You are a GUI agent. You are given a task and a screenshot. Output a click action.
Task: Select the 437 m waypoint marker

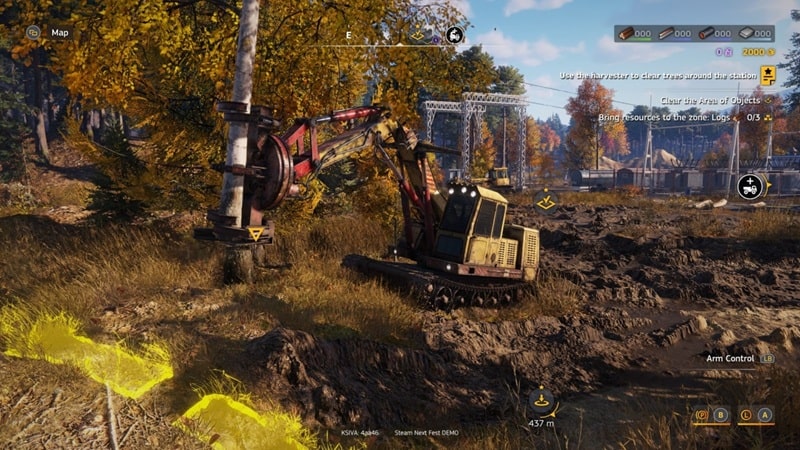tap(542, 402)
